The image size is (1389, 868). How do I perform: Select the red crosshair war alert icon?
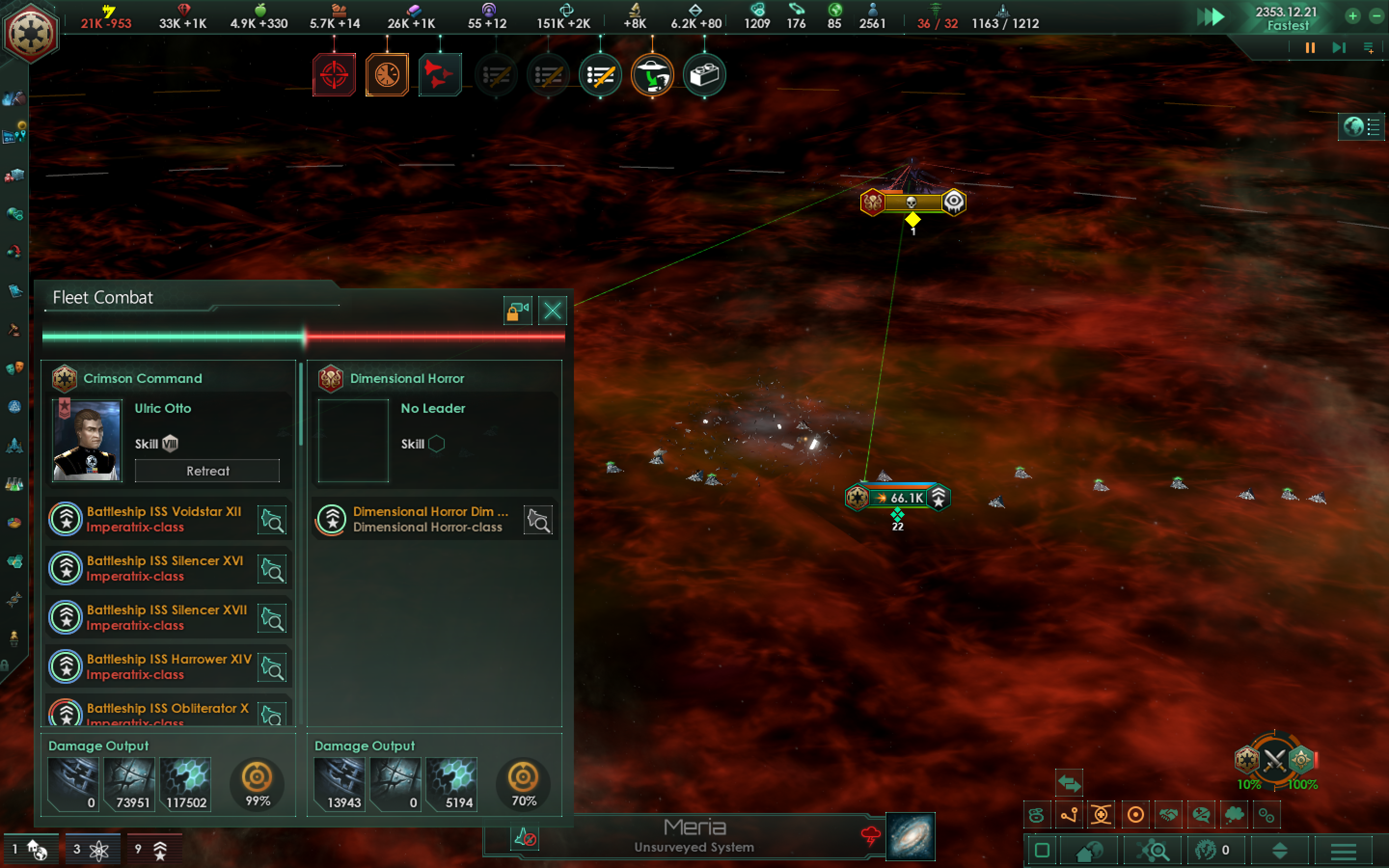point(334,74)
